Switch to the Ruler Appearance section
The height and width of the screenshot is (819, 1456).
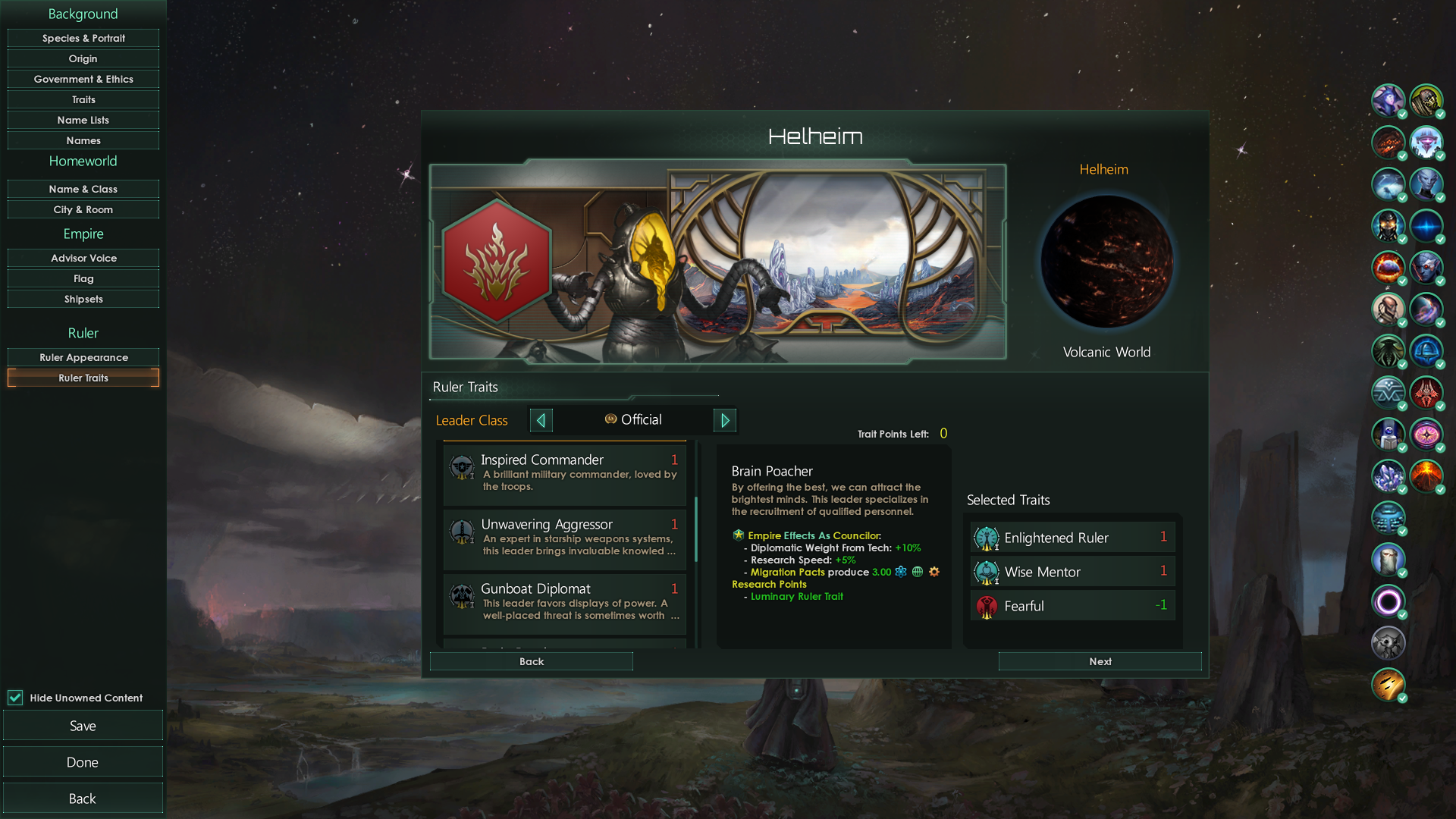pyautogui.click(x=83, y=356)
